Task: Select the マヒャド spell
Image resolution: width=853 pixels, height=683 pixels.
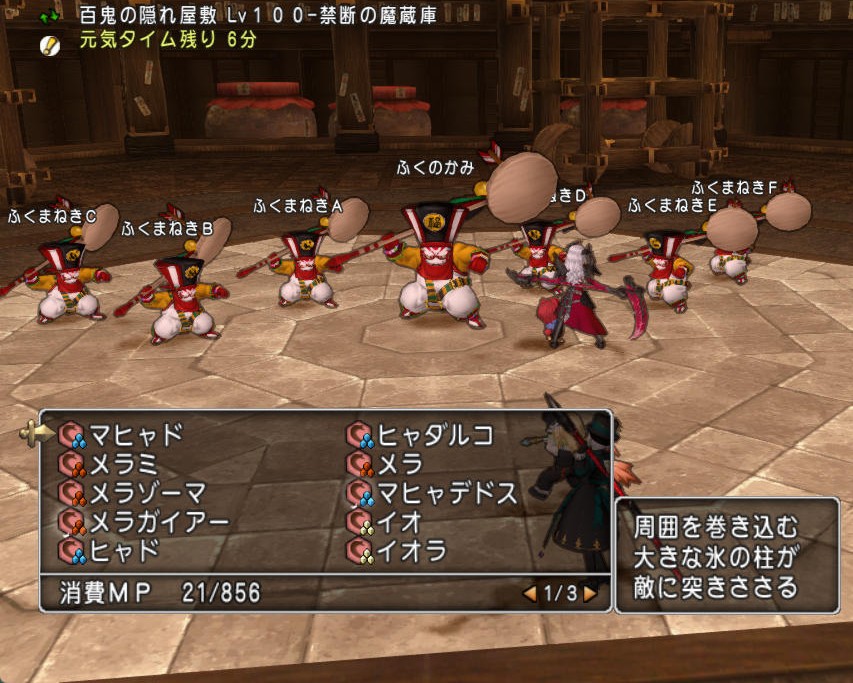Action: point(136,435)
